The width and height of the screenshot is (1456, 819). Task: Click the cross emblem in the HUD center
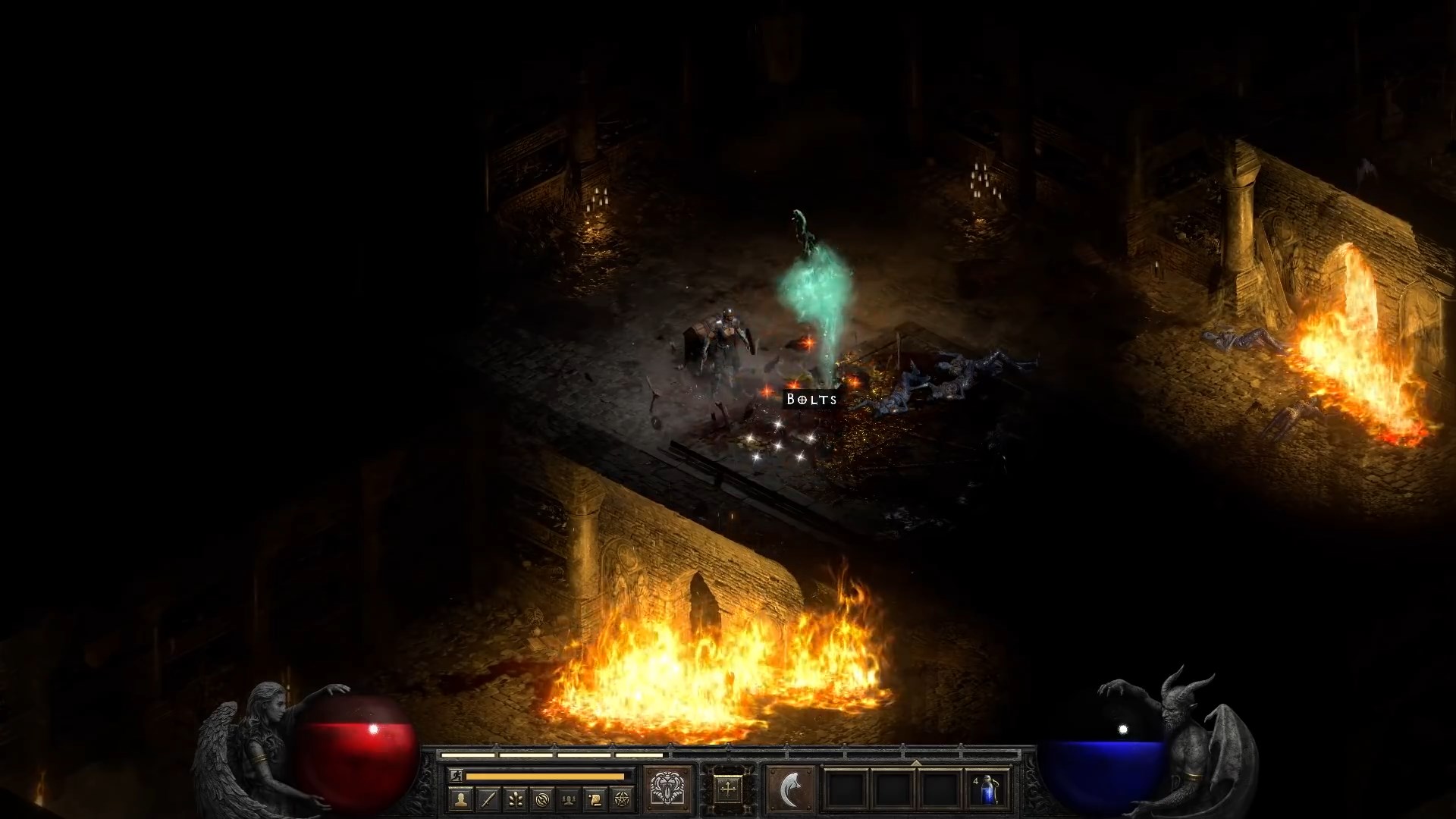point(728,789)
